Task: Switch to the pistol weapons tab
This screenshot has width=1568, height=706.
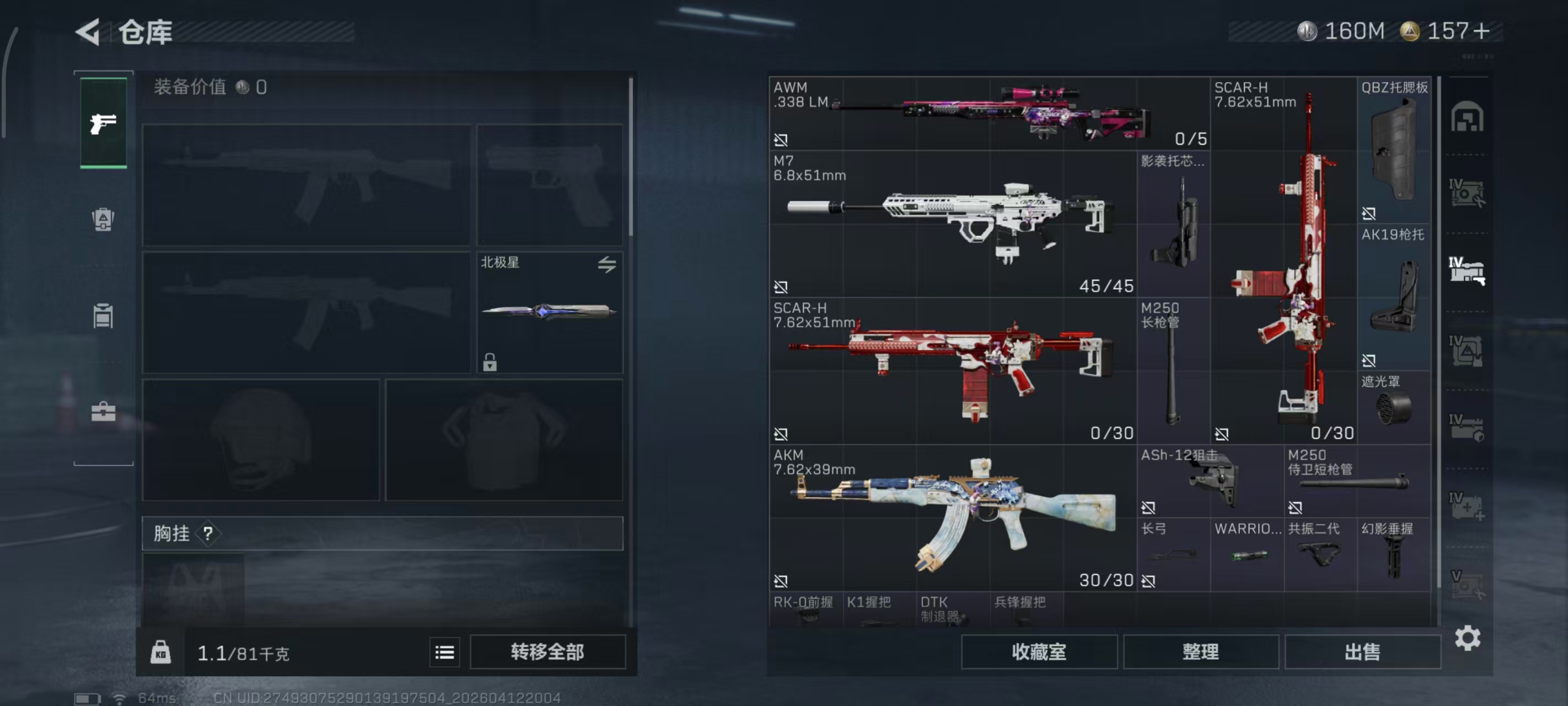Action: coord(104,123)
